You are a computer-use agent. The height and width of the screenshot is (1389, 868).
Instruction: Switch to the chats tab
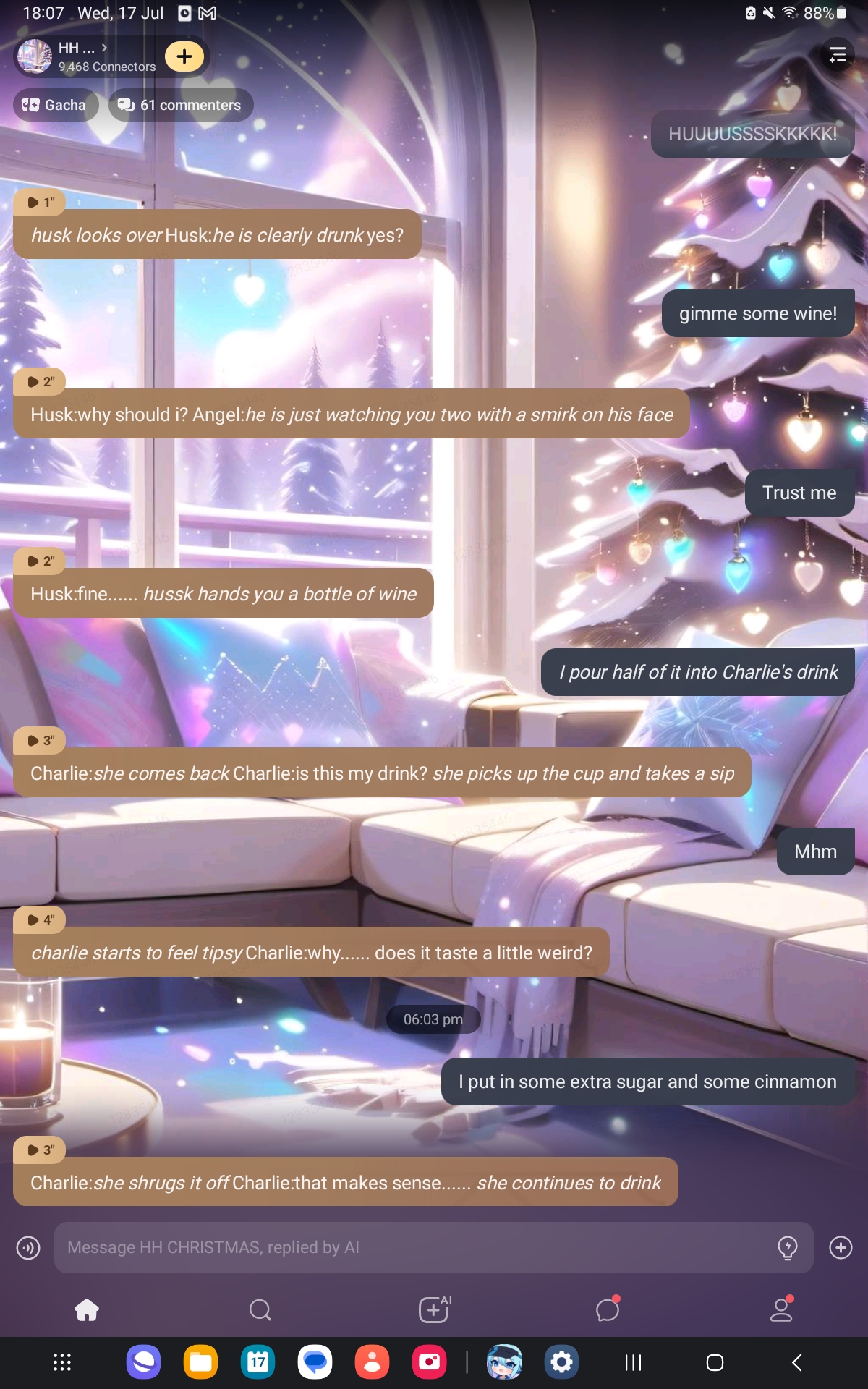(x=608, y=1309)
